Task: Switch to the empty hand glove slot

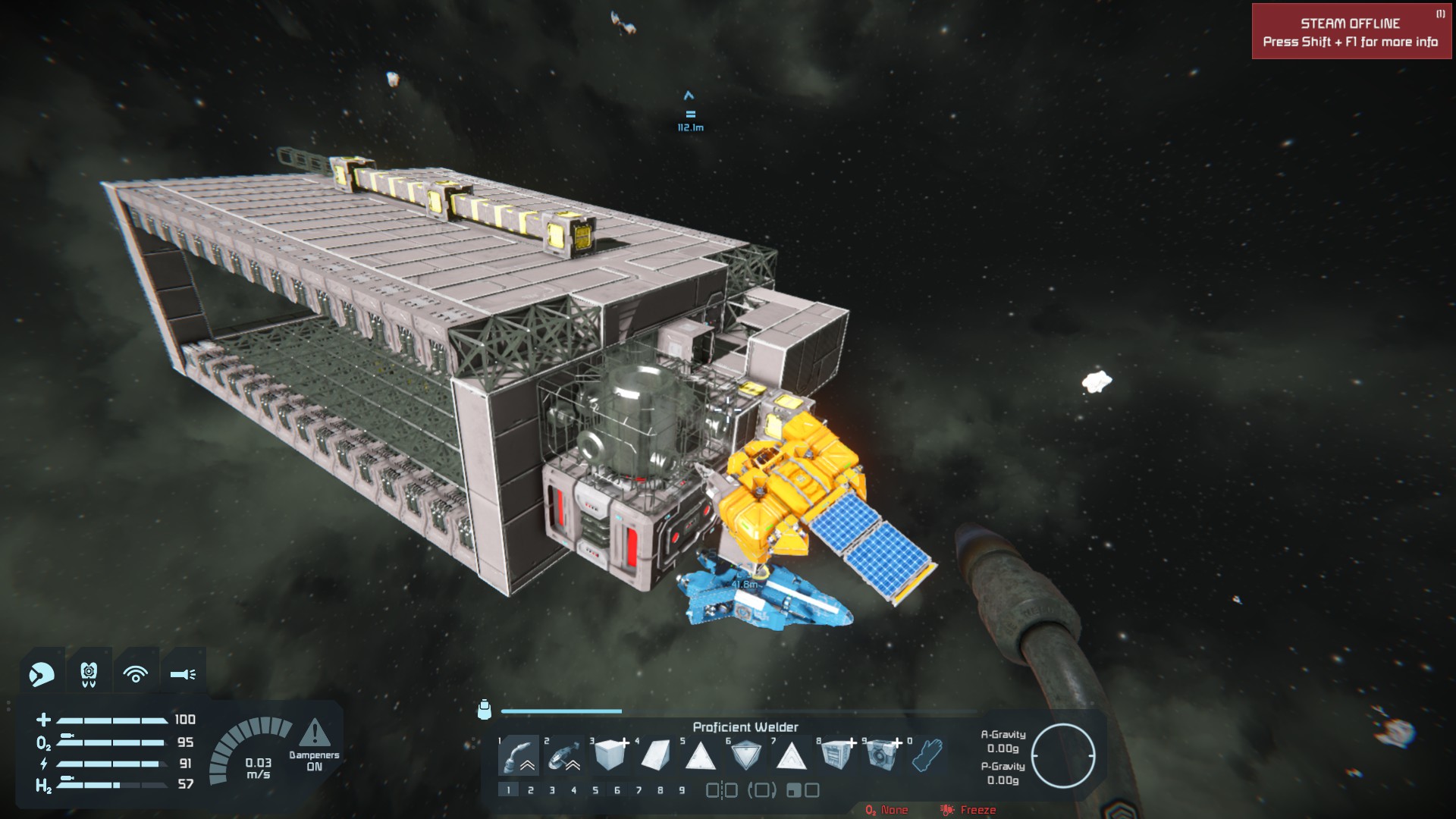Action: coord(927,755)
